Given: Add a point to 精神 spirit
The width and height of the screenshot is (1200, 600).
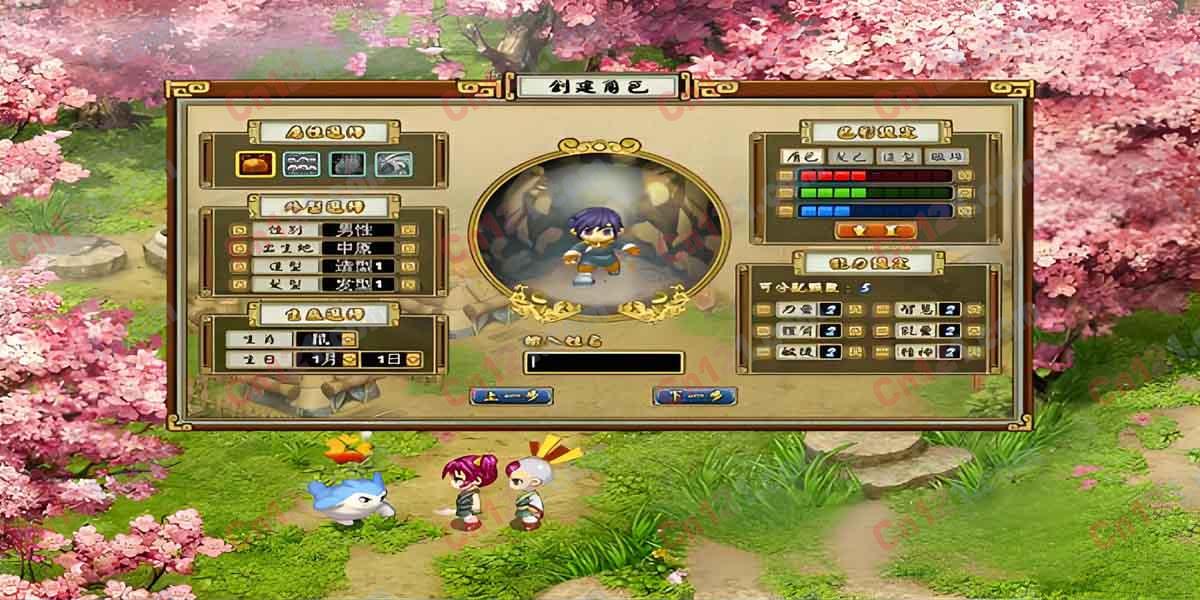Looking at the screenshot, I should coord(970,352).
